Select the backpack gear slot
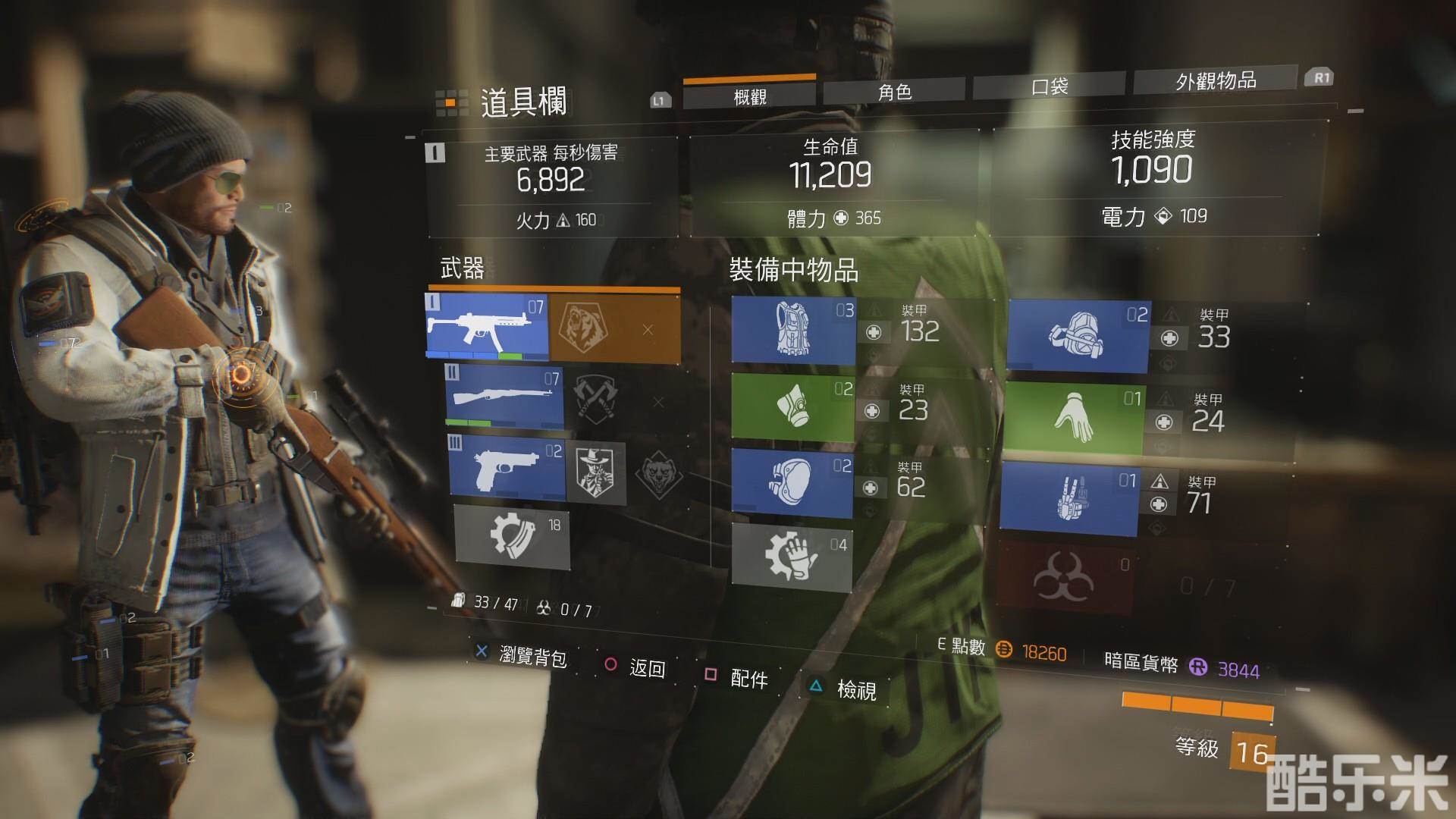 (x=1078, y=336)
